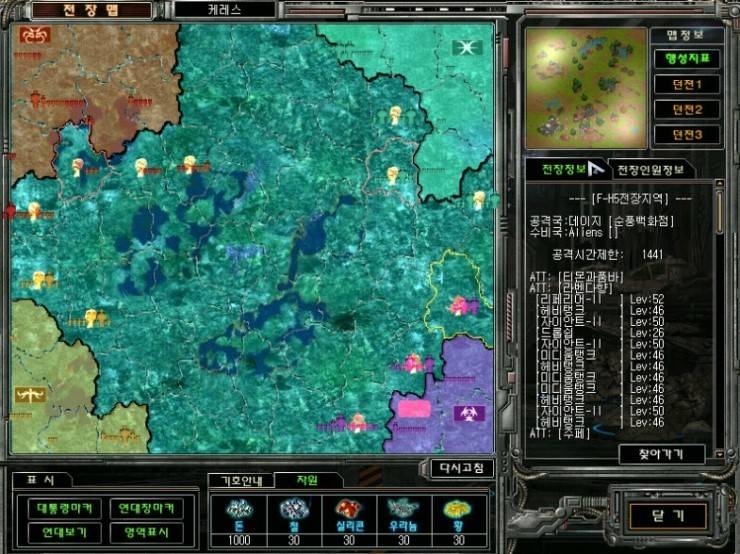The width and height of the screenshot is (740, 554).
Task: Toggle the 연대장마커 display
Action: click(x=145, y=508)
